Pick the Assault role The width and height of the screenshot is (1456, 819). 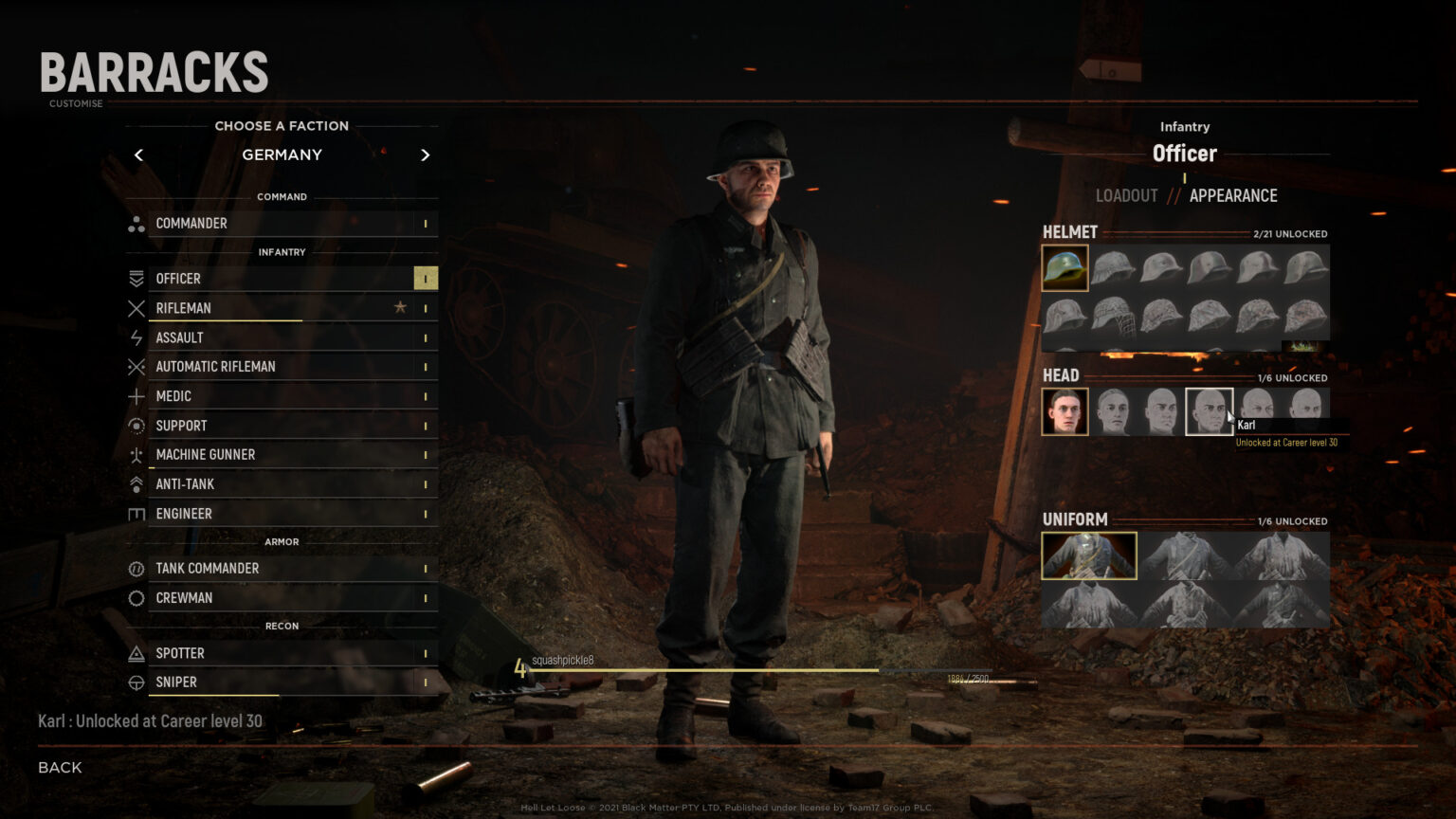coord(180,337)
